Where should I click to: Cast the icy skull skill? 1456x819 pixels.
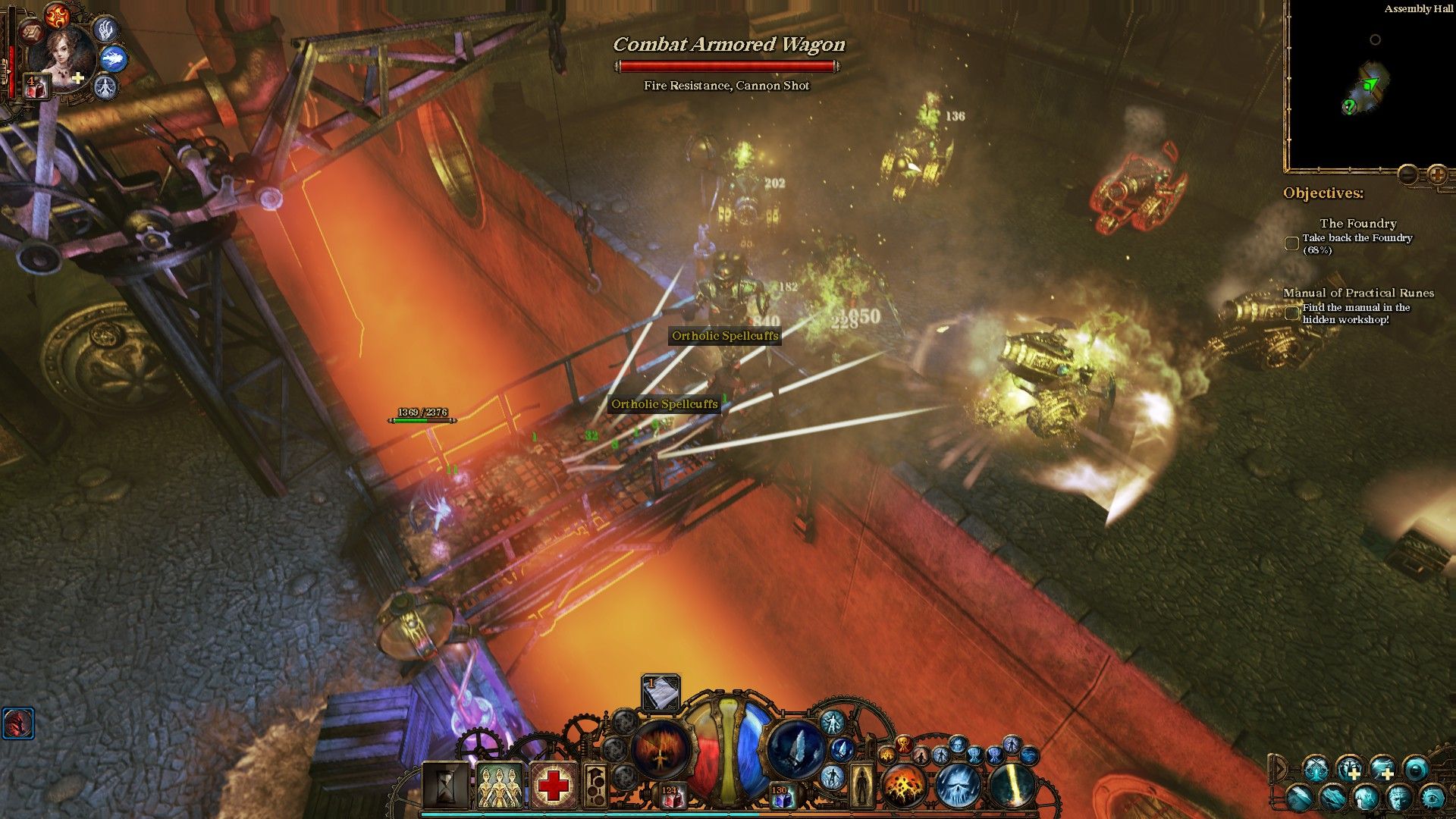pyautogui.click(x=957, y=786)
